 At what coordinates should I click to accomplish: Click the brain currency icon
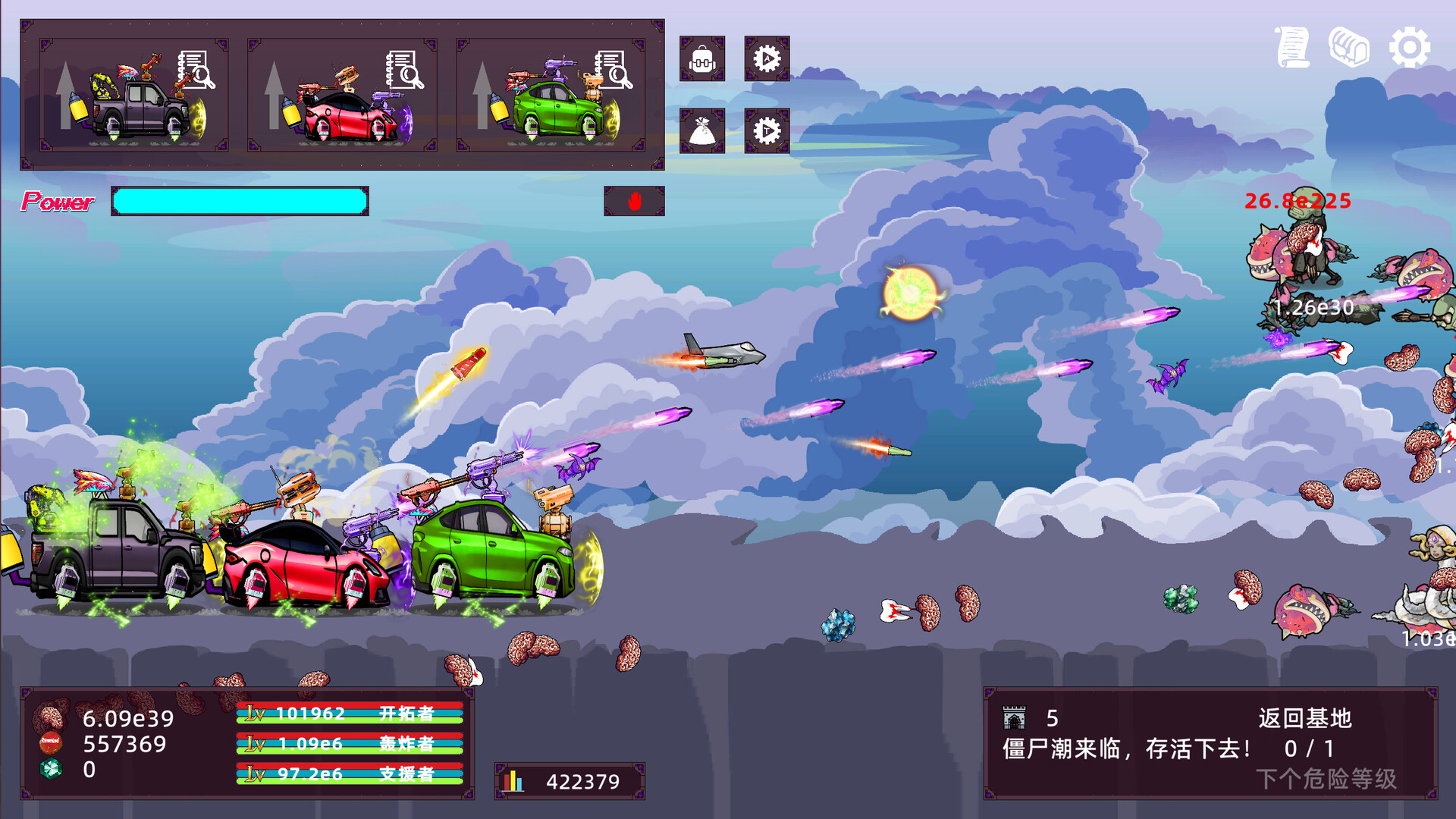pyautogui.click(x=50, y=713)
